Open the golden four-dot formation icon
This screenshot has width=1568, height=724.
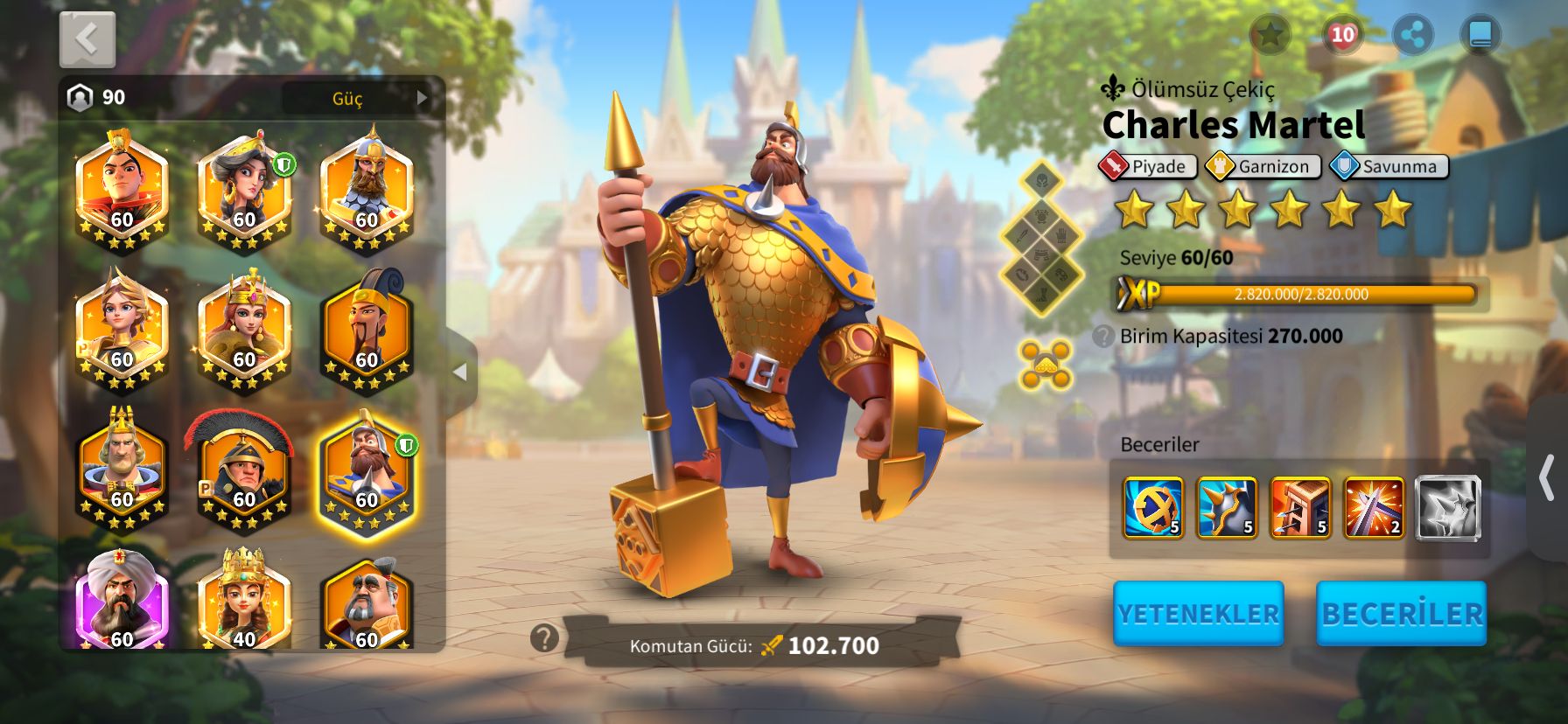point(1046,365)
